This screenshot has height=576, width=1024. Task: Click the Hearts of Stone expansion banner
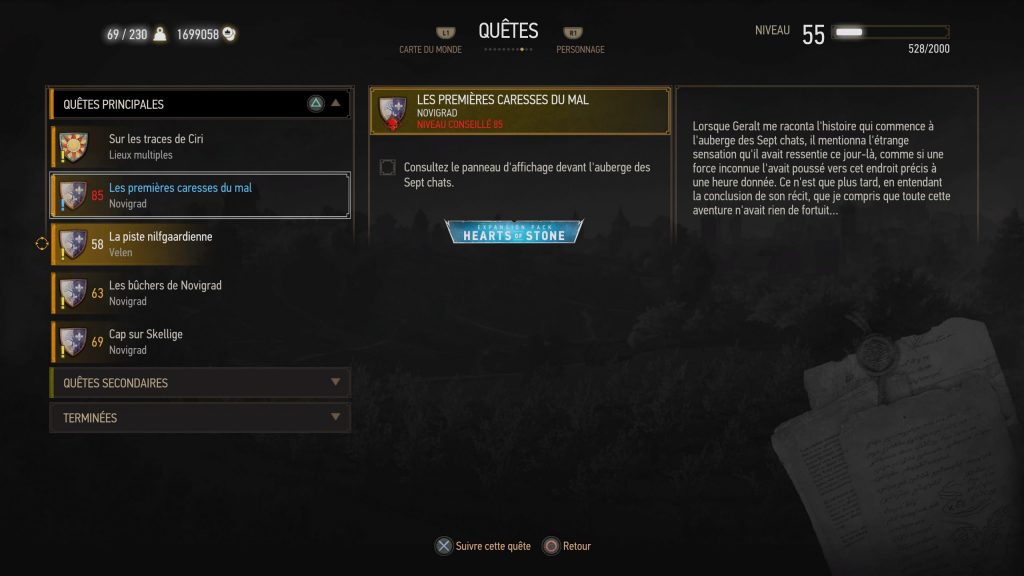[514, 232]
